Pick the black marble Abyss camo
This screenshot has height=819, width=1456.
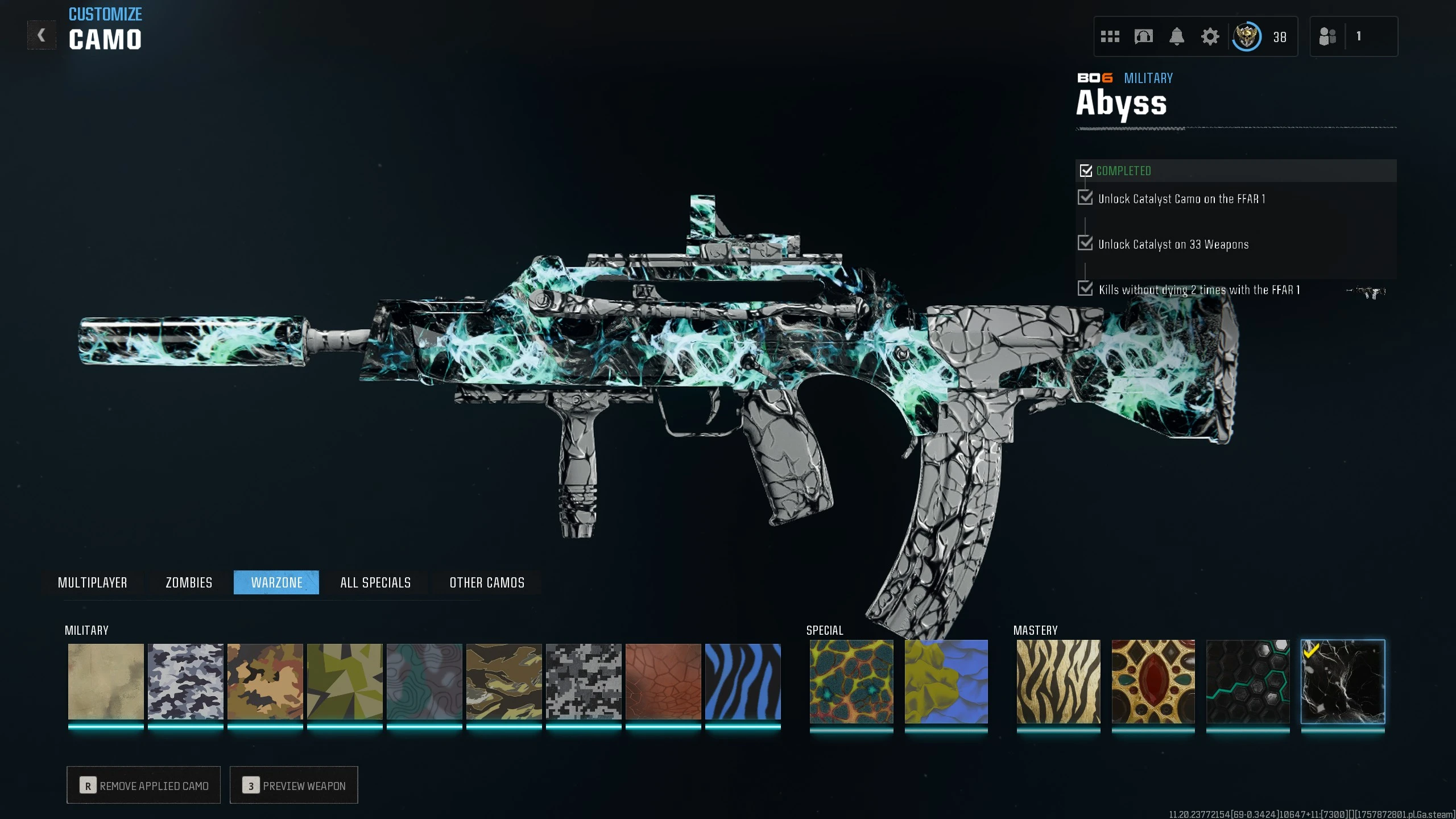coord(1343,681)
